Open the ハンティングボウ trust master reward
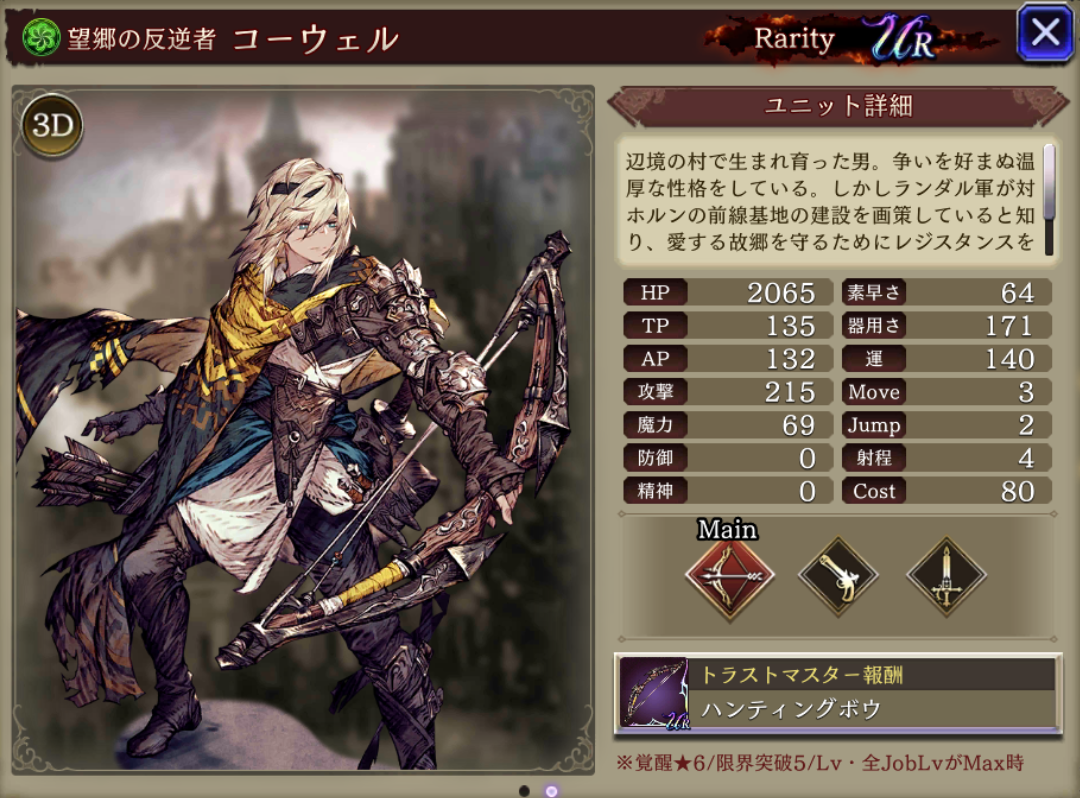The height and width of the screenshot is (798, 1080). coord(838,692)
